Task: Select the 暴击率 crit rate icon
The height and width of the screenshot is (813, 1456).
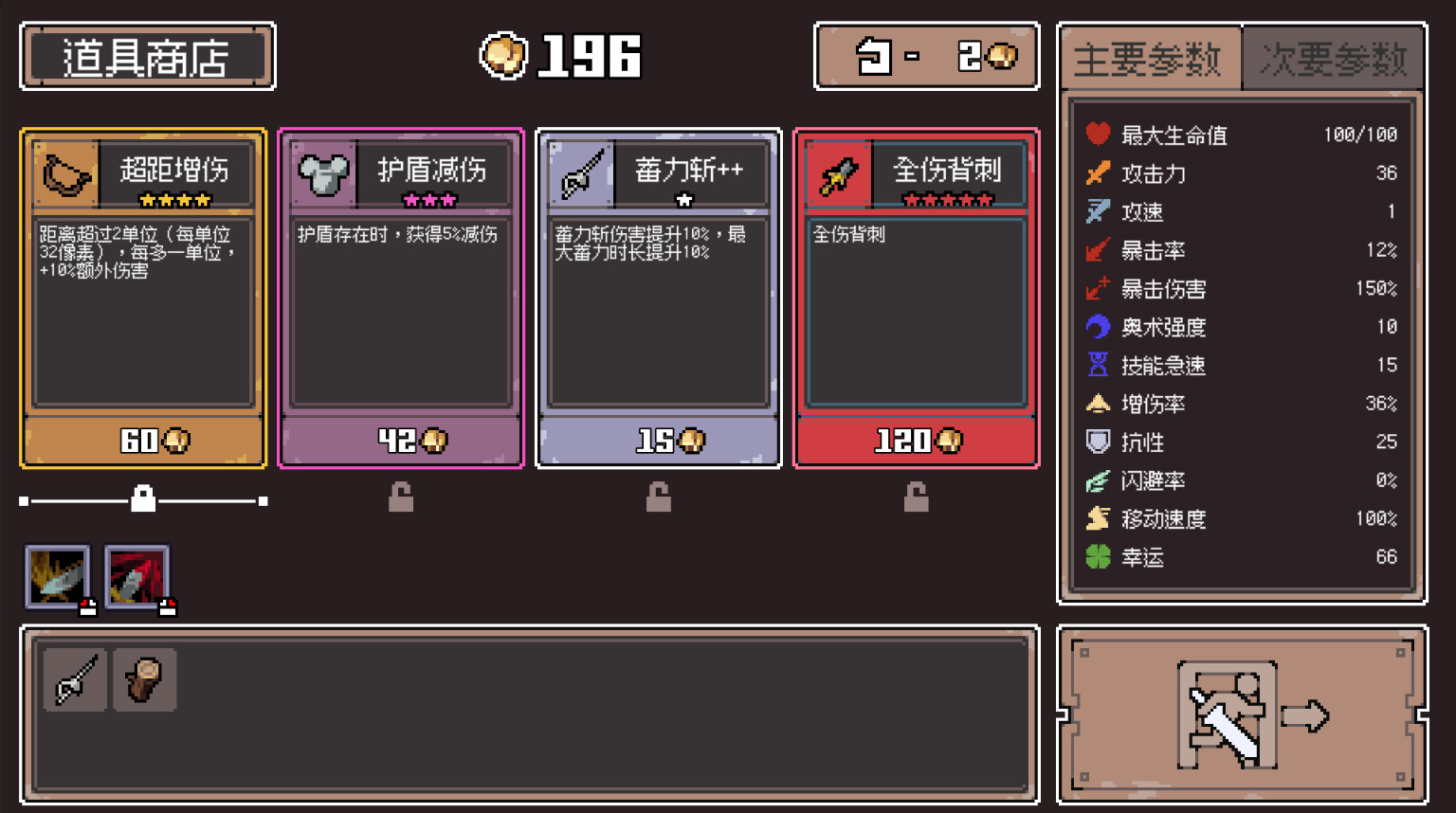Action: tap(1097, 250)
